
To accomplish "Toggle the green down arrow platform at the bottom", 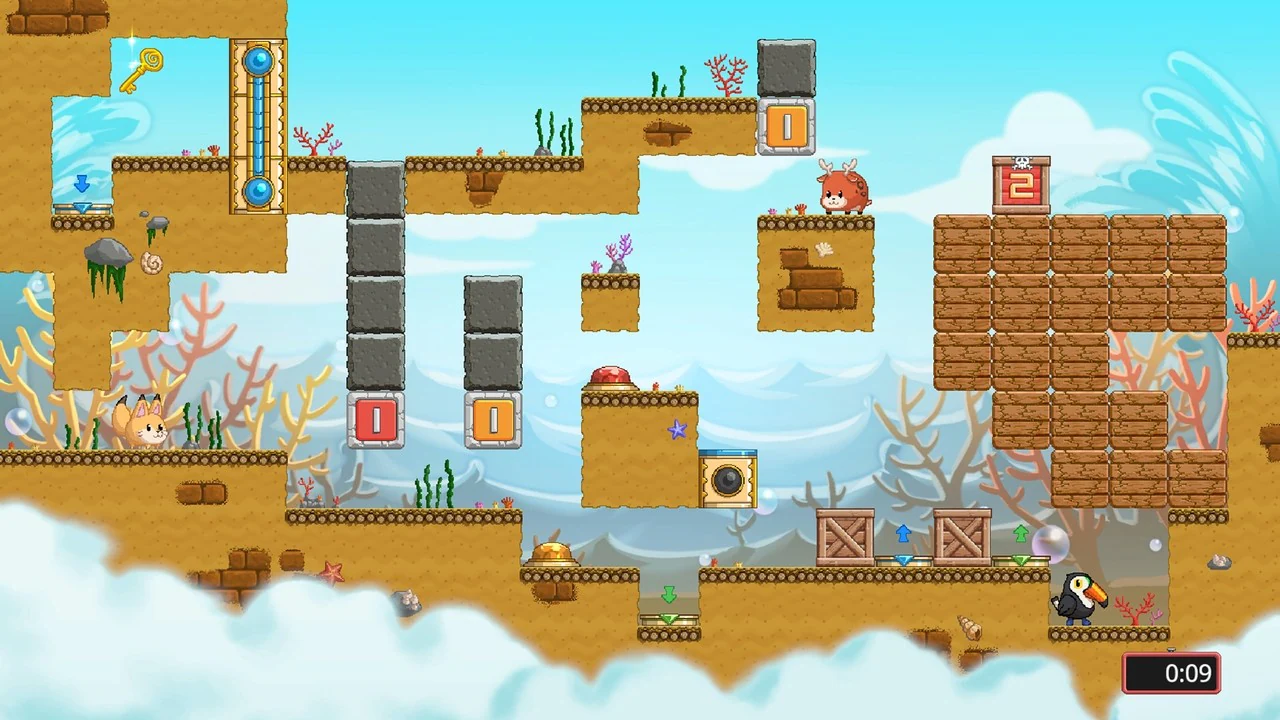I will point(670,597).
